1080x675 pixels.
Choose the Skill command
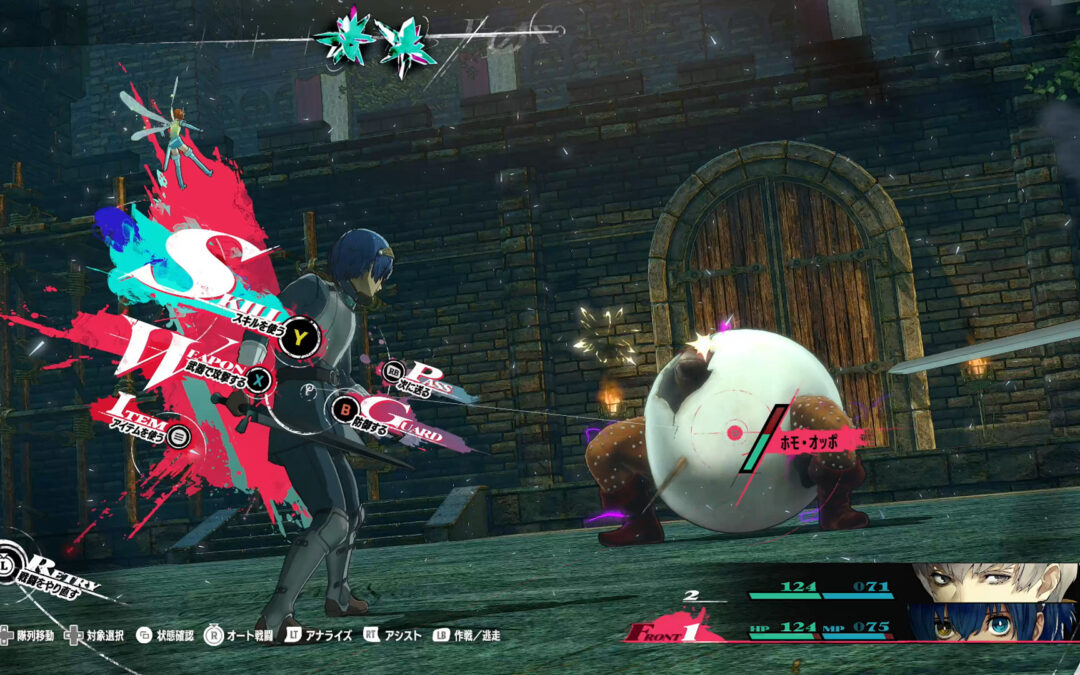click(x=297, y=340)
